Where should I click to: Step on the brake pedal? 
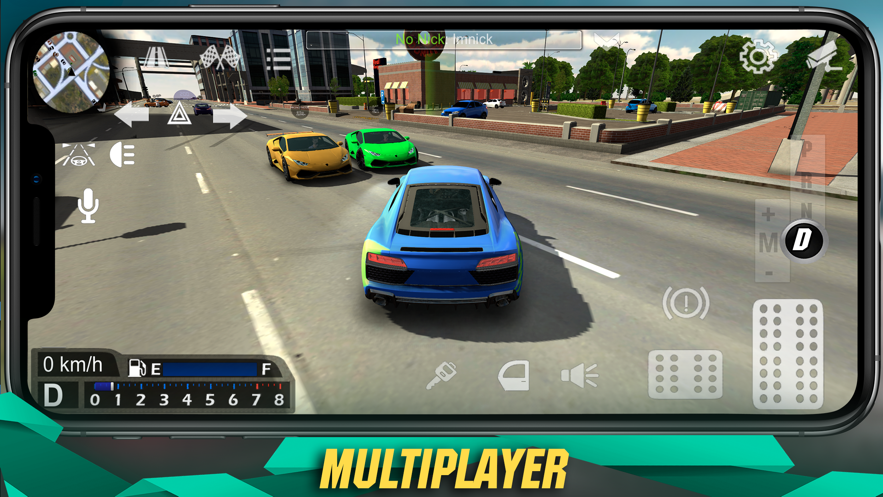(686, 375)
